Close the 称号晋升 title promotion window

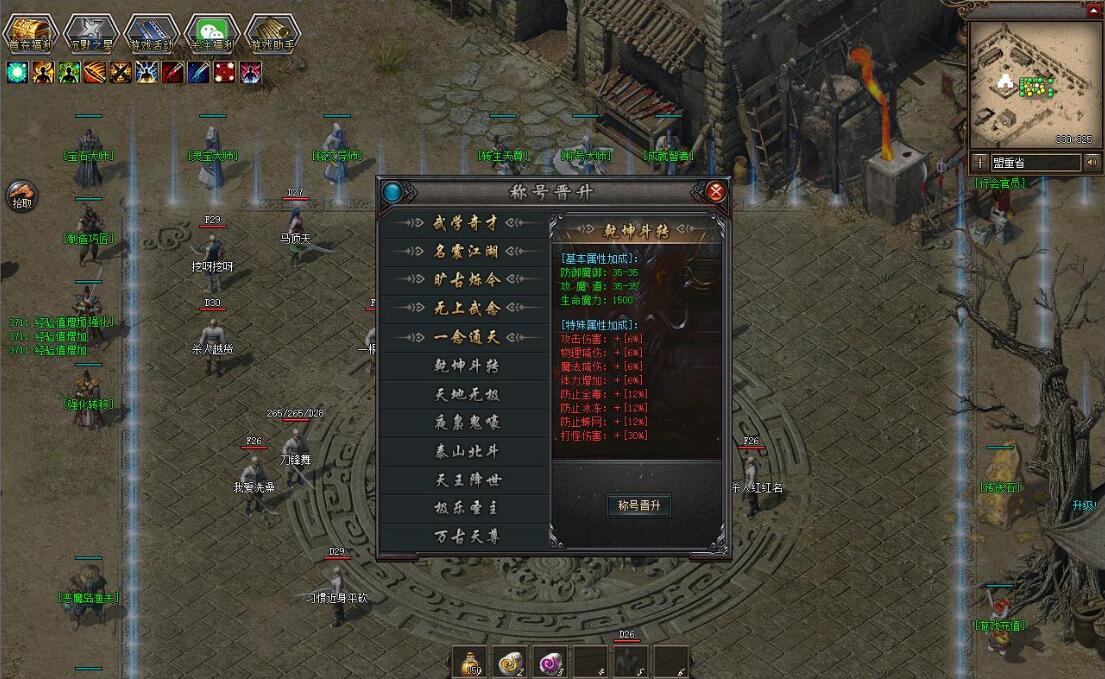tap(715, 192)
